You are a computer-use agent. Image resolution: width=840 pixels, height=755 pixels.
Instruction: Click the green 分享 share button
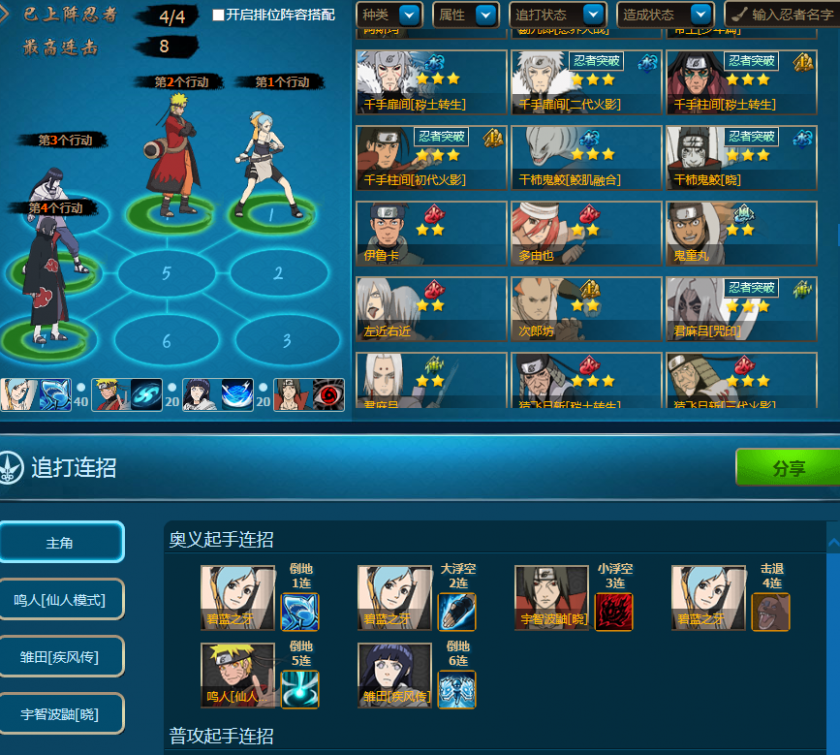pos(787,467)
